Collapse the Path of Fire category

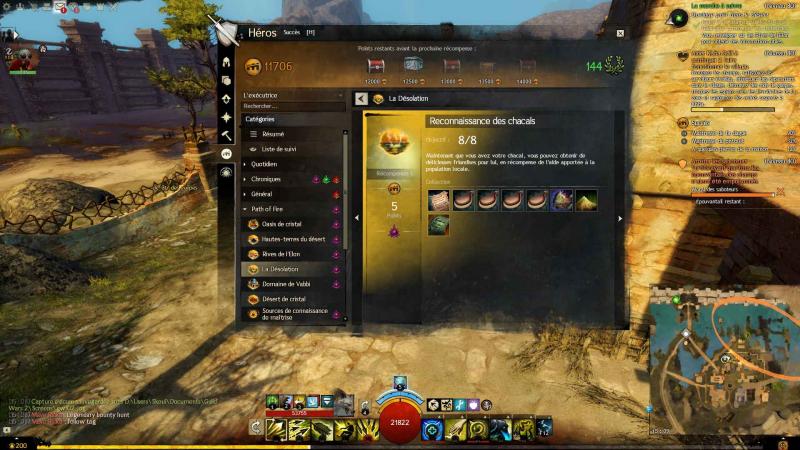(270, 209)
